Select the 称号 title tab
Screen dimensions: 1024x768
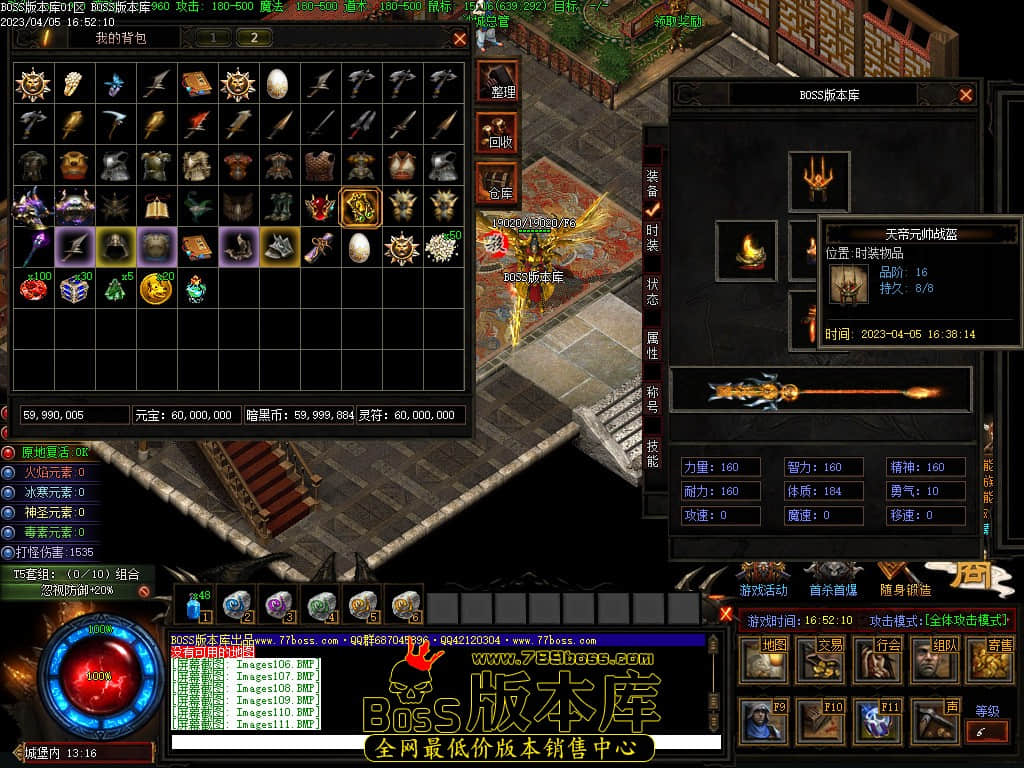[x=652, y=399]
